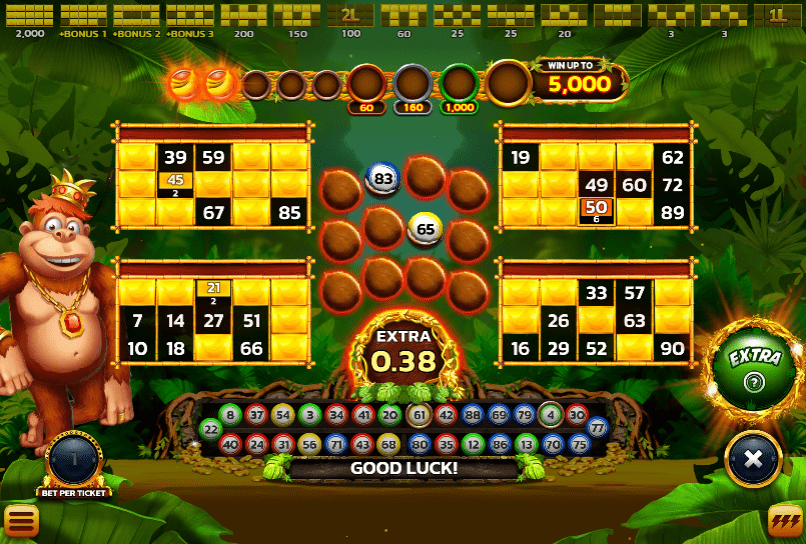This screenshot has width=806, height=544.
Task: Show the +BONUS 1 pattern
Action: (x=82, y=16)
